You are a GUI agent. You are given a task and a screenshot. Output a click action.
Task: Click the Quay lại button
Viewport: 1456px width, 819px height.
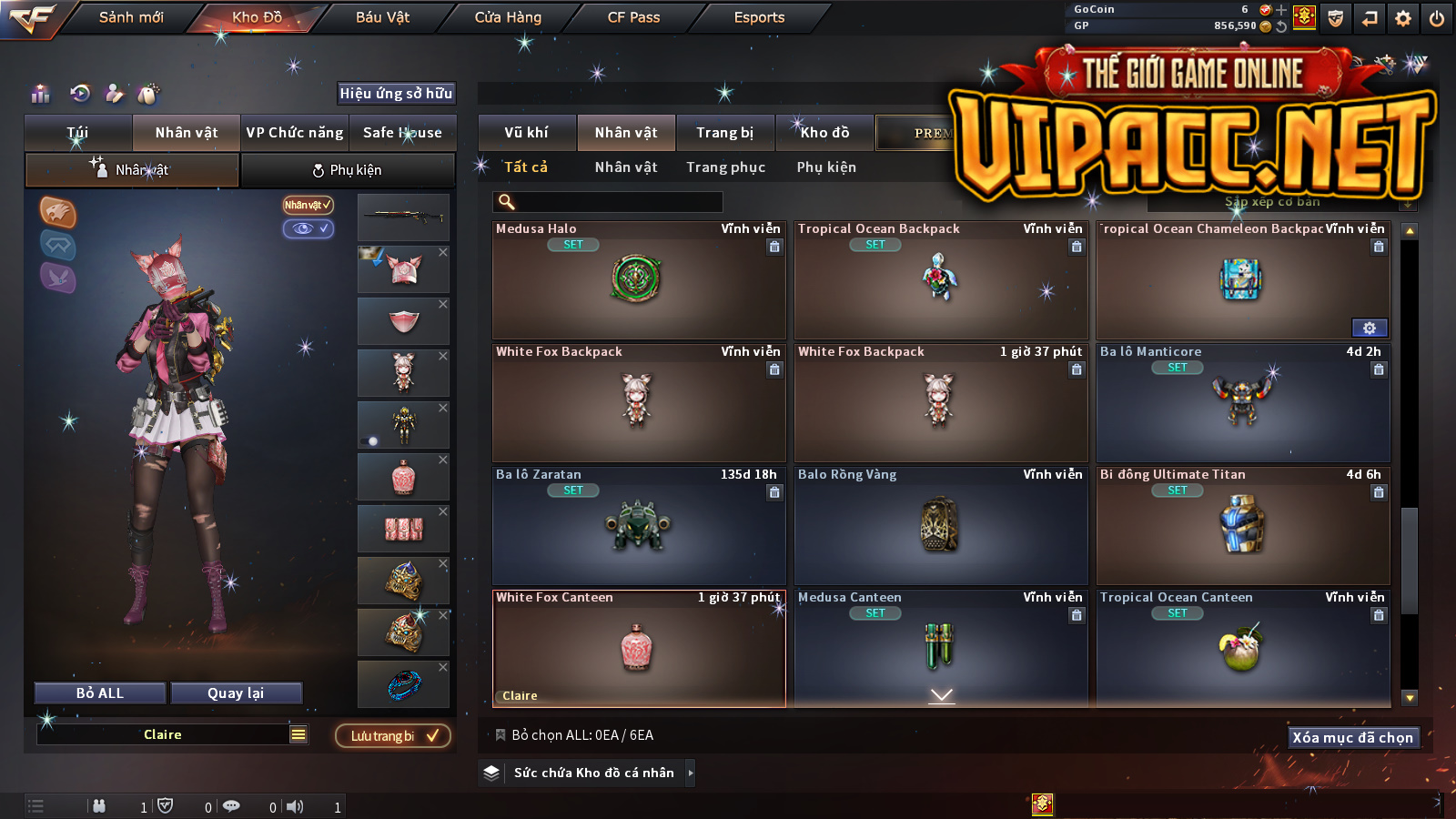click(x=236, y=693)
